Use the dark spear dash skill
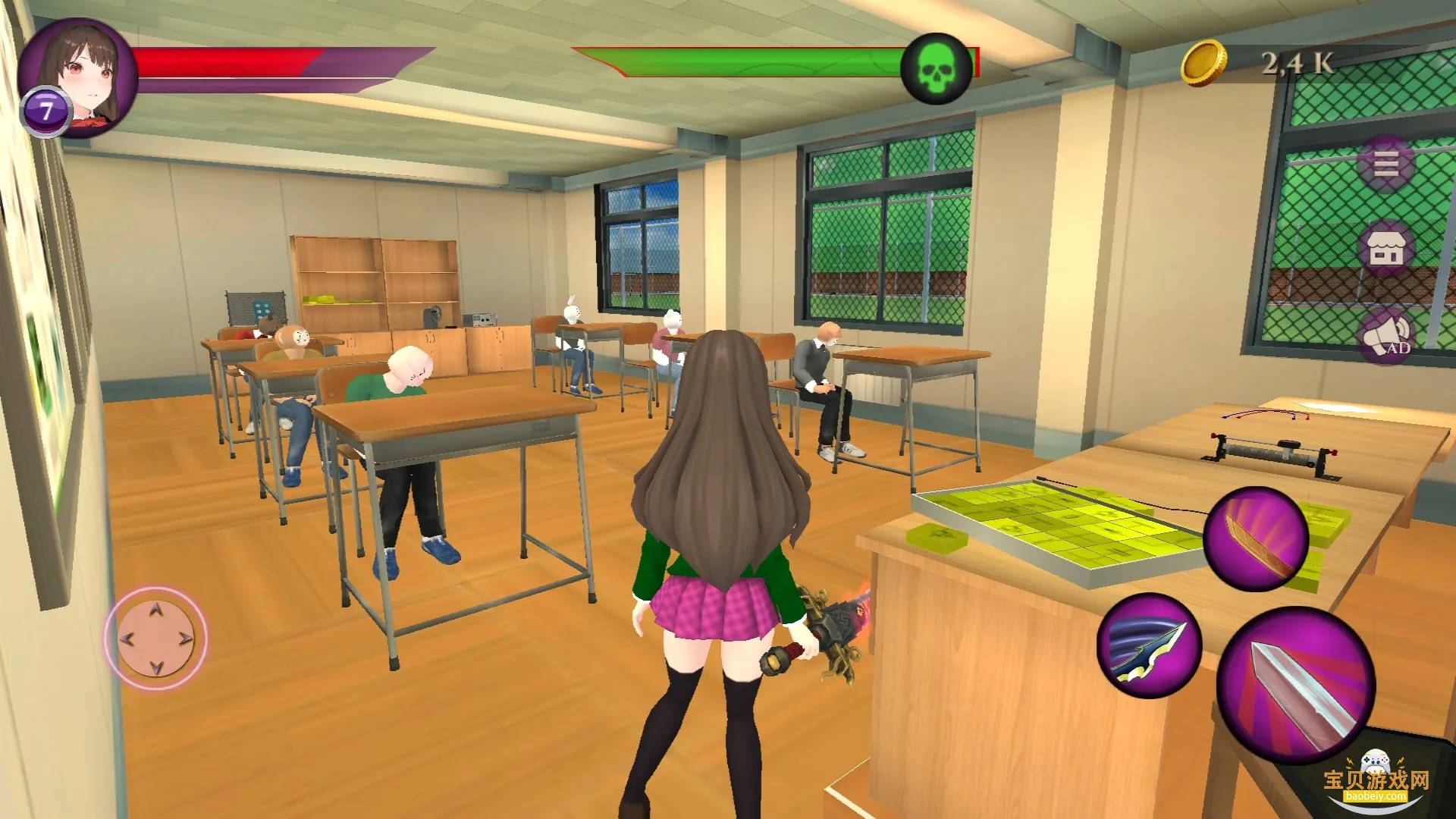 coord(1149,645)
